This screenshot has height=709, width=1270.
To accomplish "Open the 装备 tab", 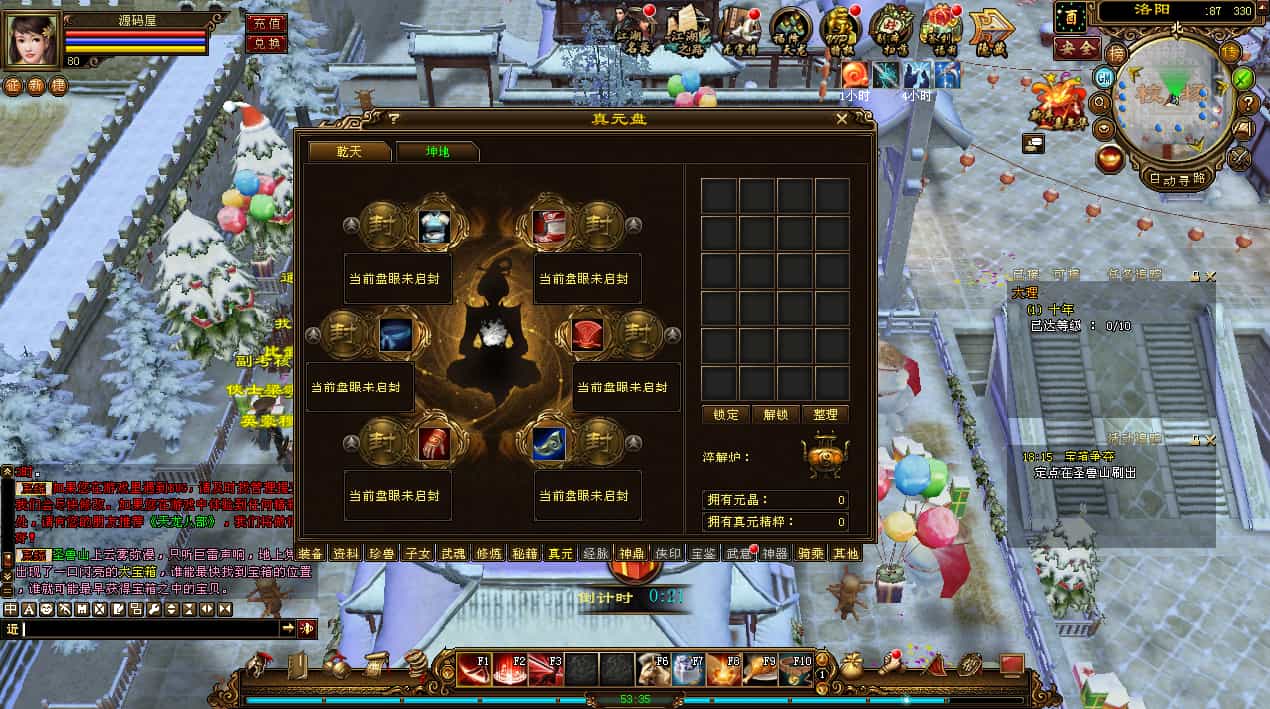I will point(311,553).
